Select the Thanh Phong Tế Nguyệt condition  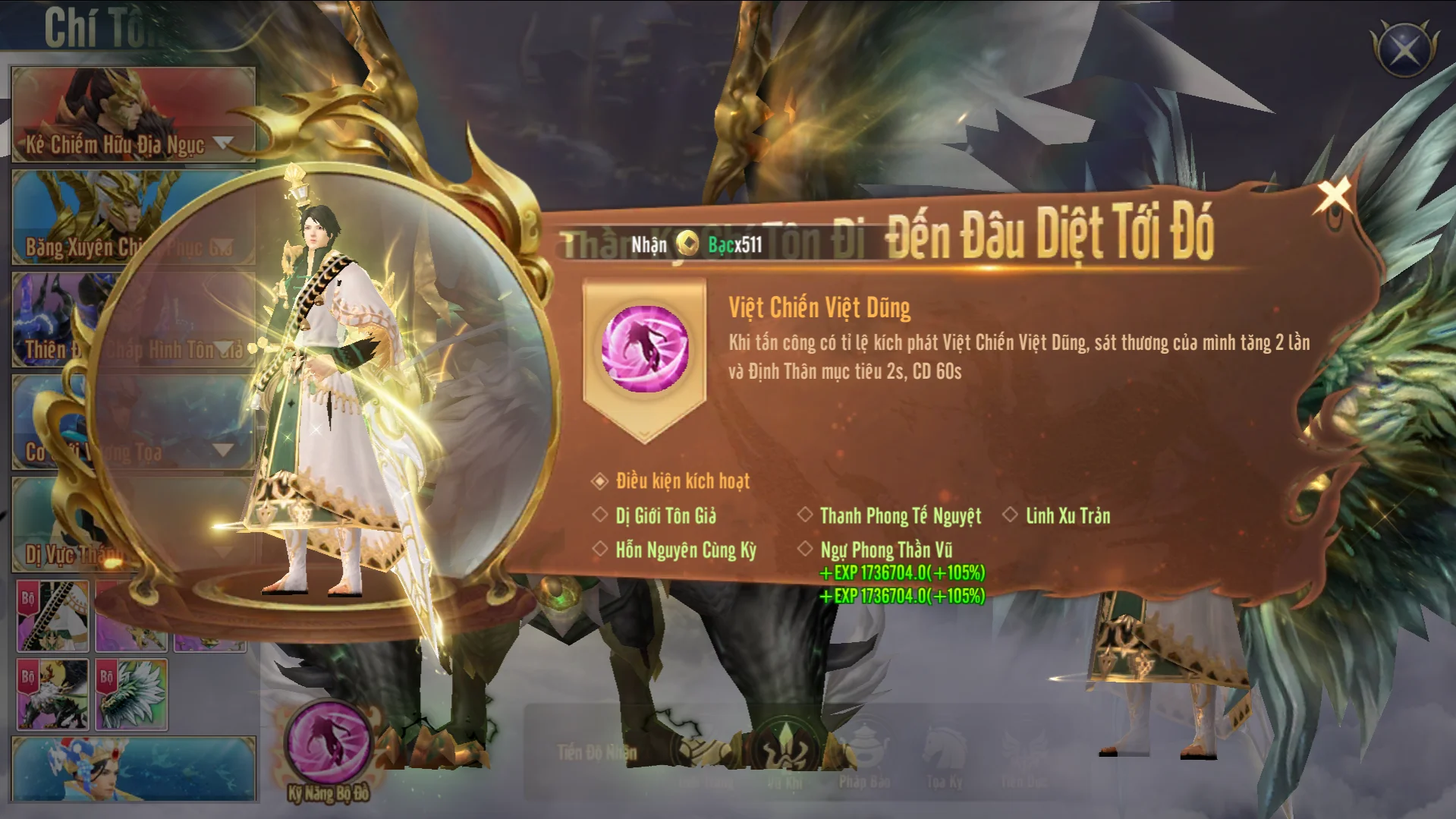900,516
